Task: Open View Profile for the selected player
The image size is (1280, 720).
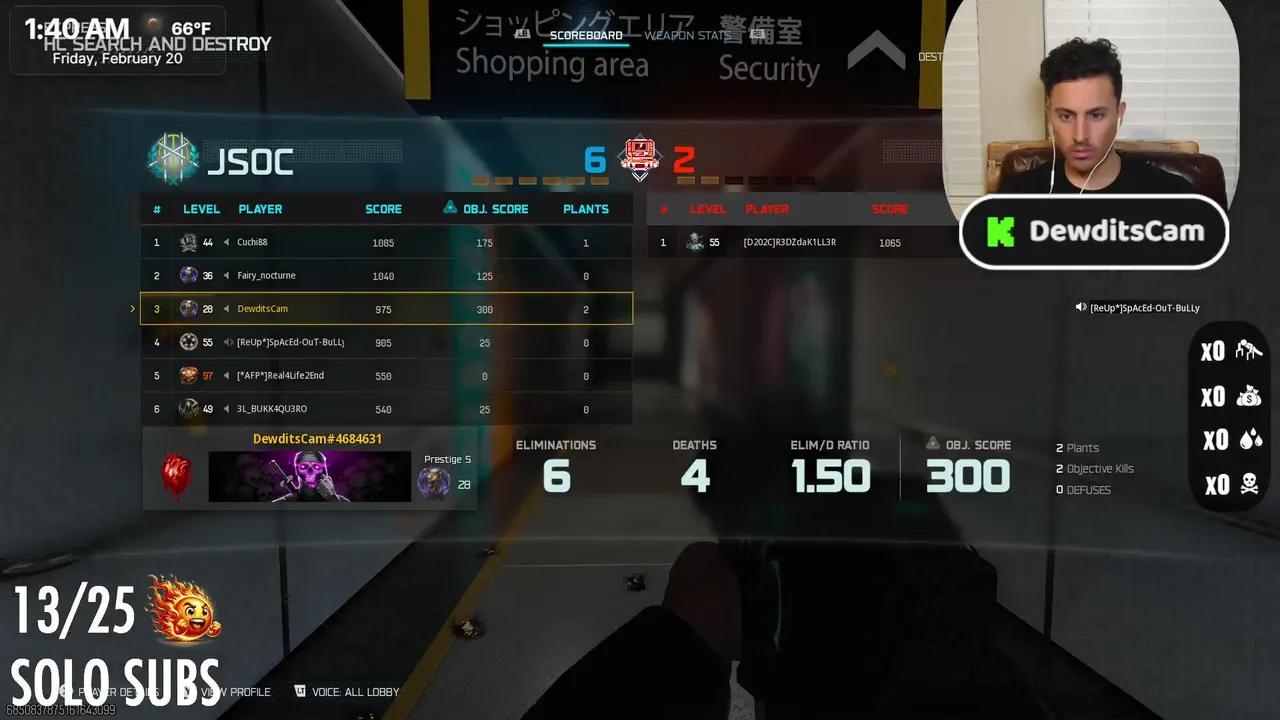Action: 237,691
